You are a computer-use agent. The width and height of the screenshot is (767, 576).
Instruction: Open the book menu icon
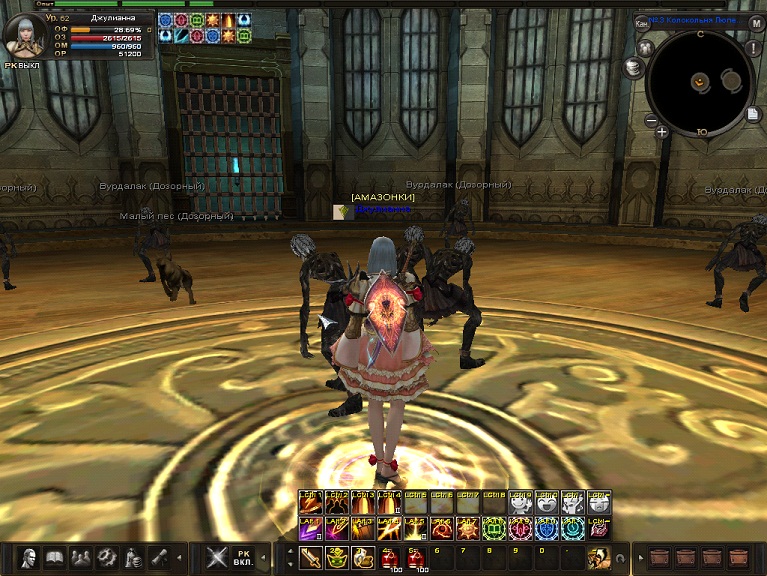coord(54,557)
